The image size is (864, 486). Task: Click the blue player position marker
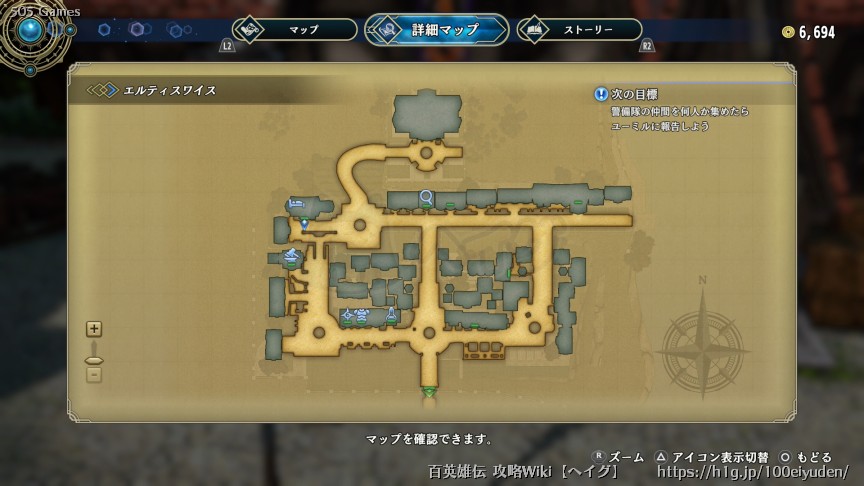pos(304,223)
